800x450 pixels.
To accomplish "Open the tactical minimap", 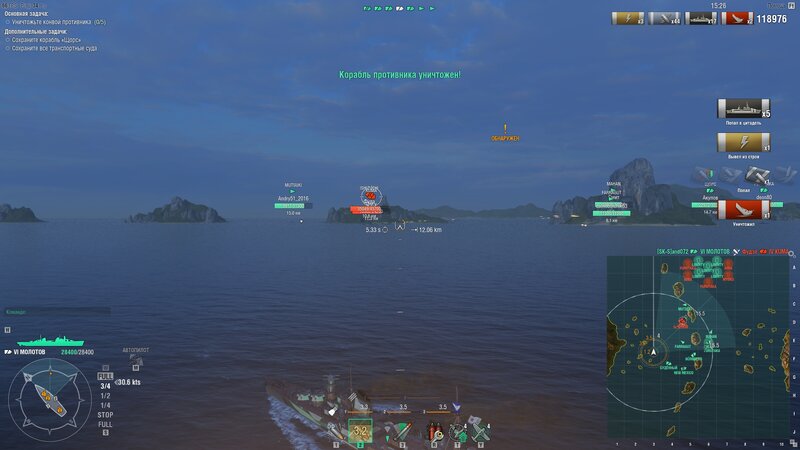I will coord(700,346).
